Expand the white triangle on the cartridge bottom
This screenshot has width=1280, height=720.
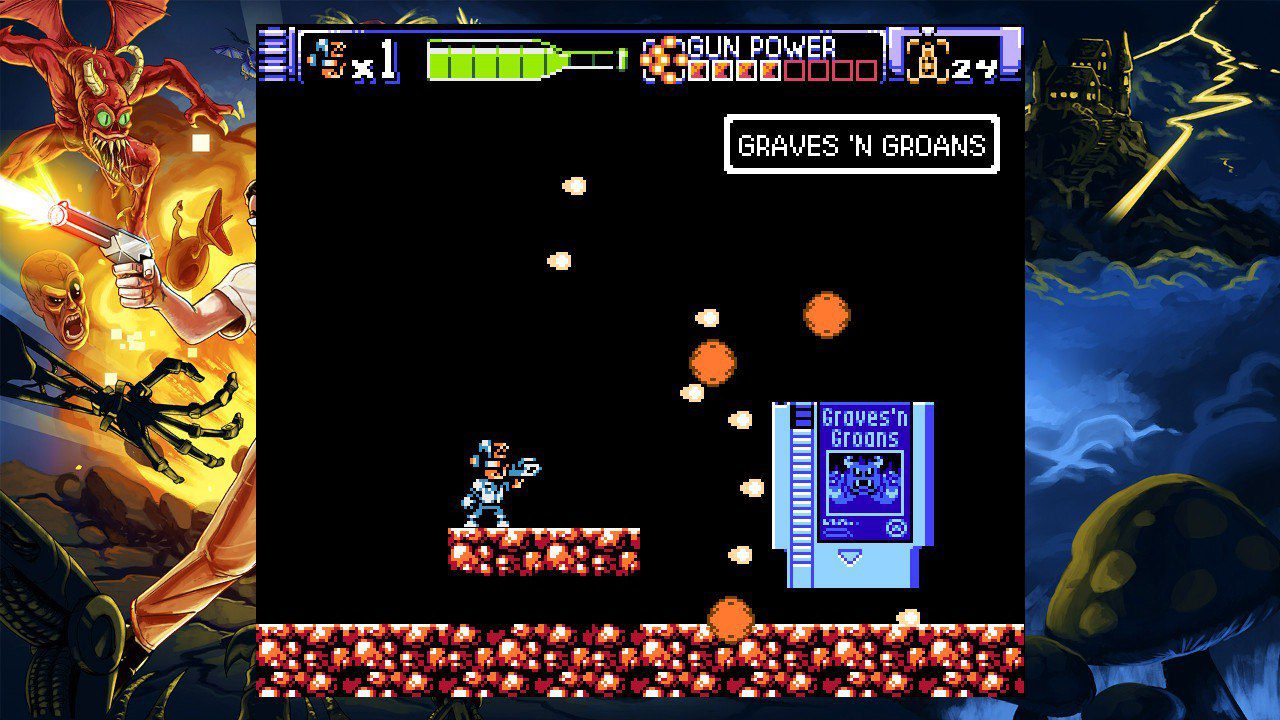click(x=848, y=555)
